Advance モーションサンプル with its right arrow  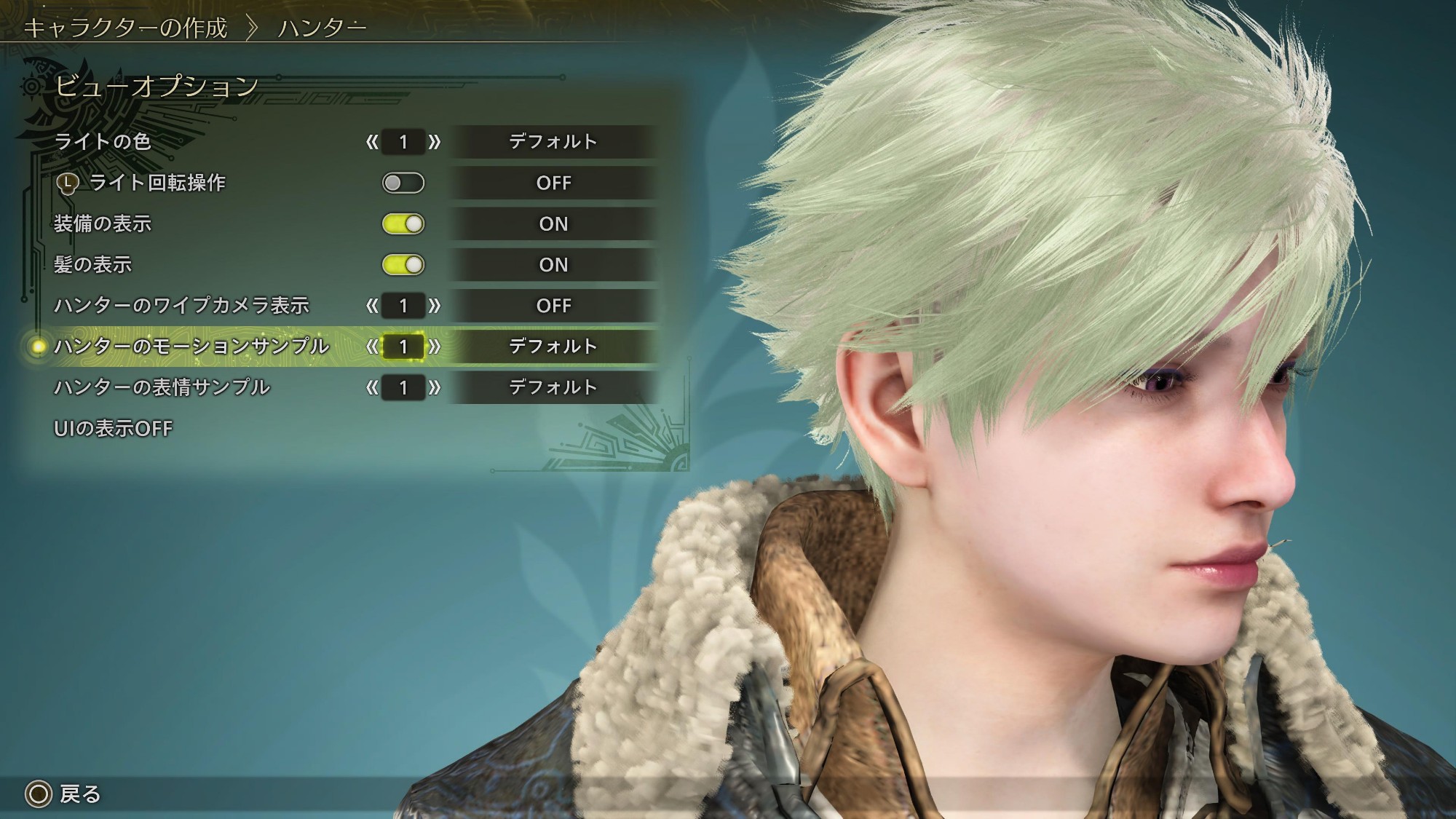(x=435, y=347)
